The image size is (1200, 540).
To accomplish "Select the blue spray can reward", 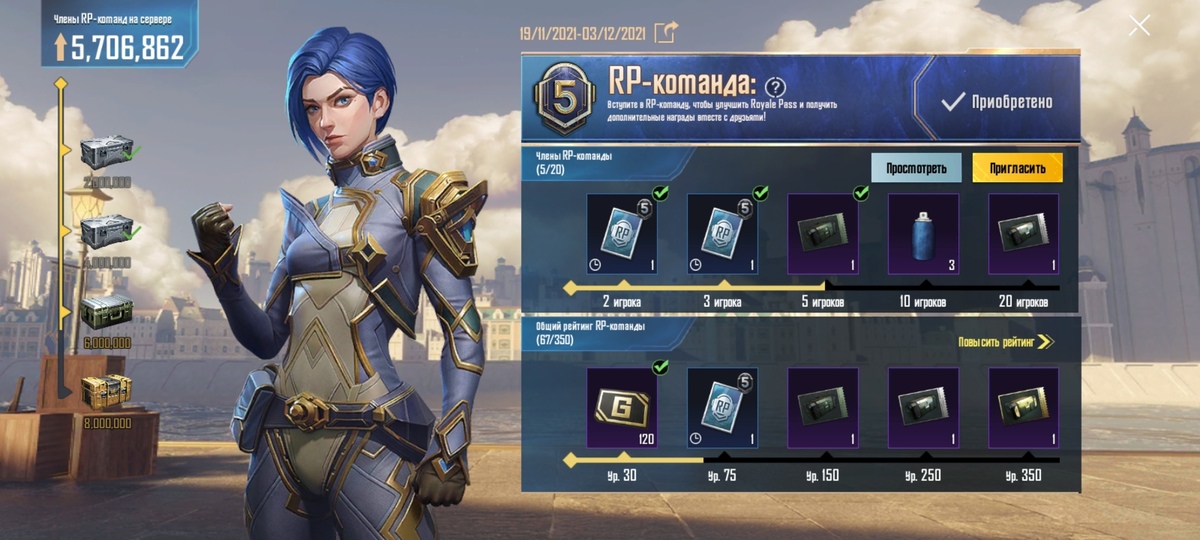I will point(923,234).
